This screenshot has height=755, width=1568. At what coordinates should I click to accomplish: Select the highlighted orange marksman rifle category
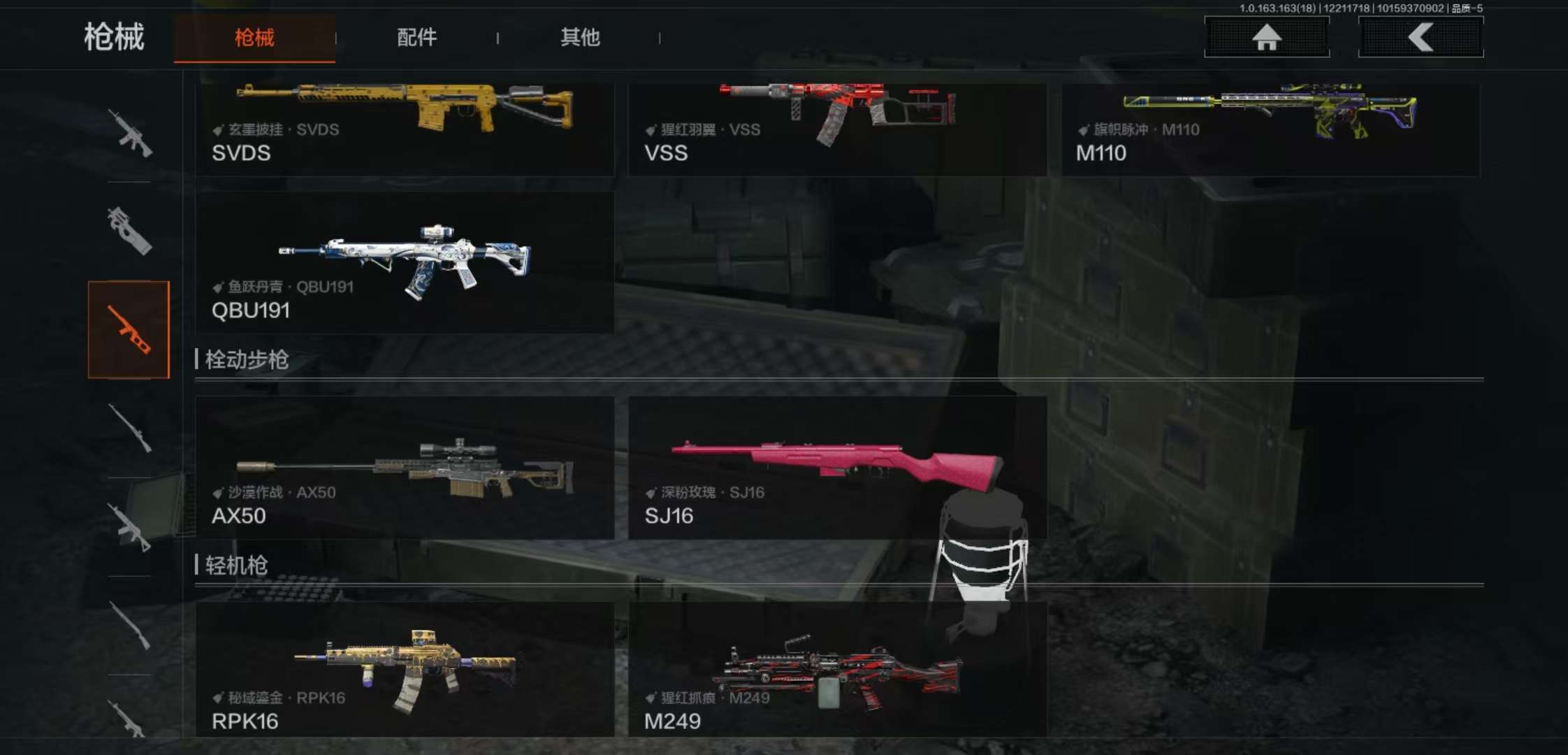(129, 329)
